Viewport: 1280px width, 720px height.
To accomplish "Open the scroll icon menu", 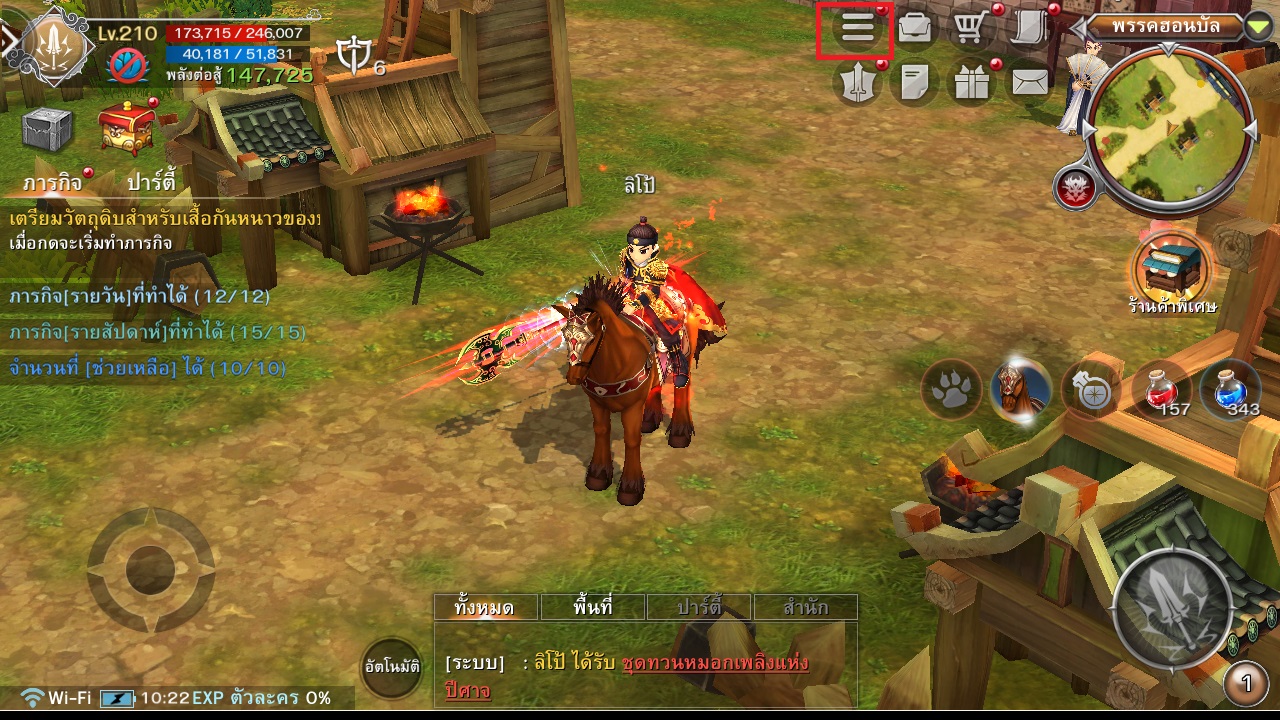I will pos(1027,29).
